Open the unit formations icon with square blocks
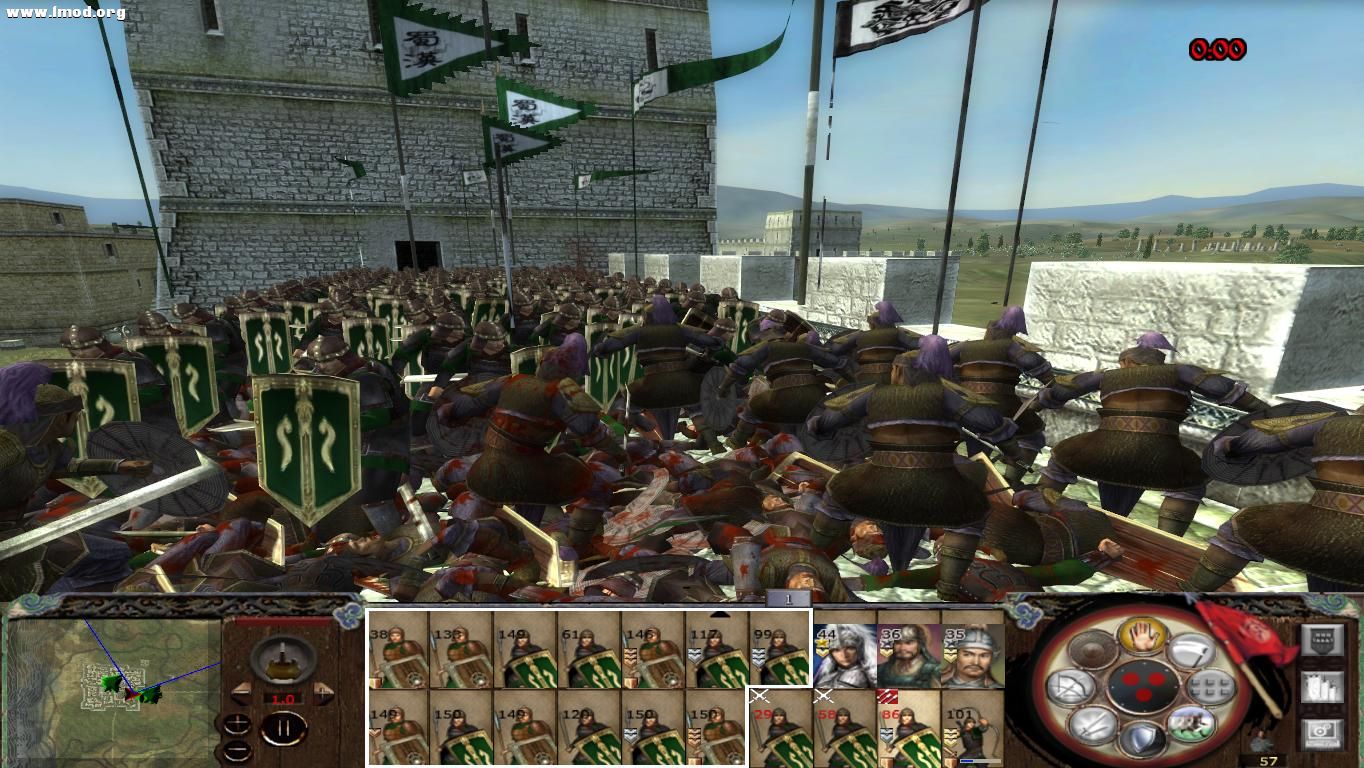This screenshot has height=768, width=1364. tap(1210, 687)
